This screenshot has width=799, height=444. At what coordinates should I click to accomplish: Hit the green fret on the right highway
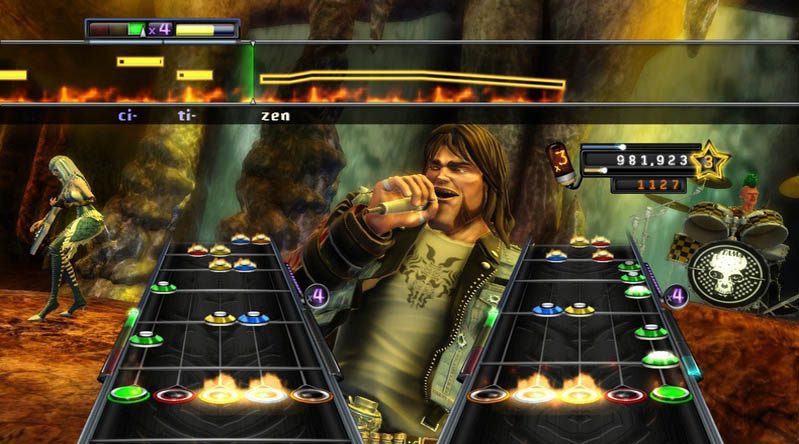click(671, 394)
